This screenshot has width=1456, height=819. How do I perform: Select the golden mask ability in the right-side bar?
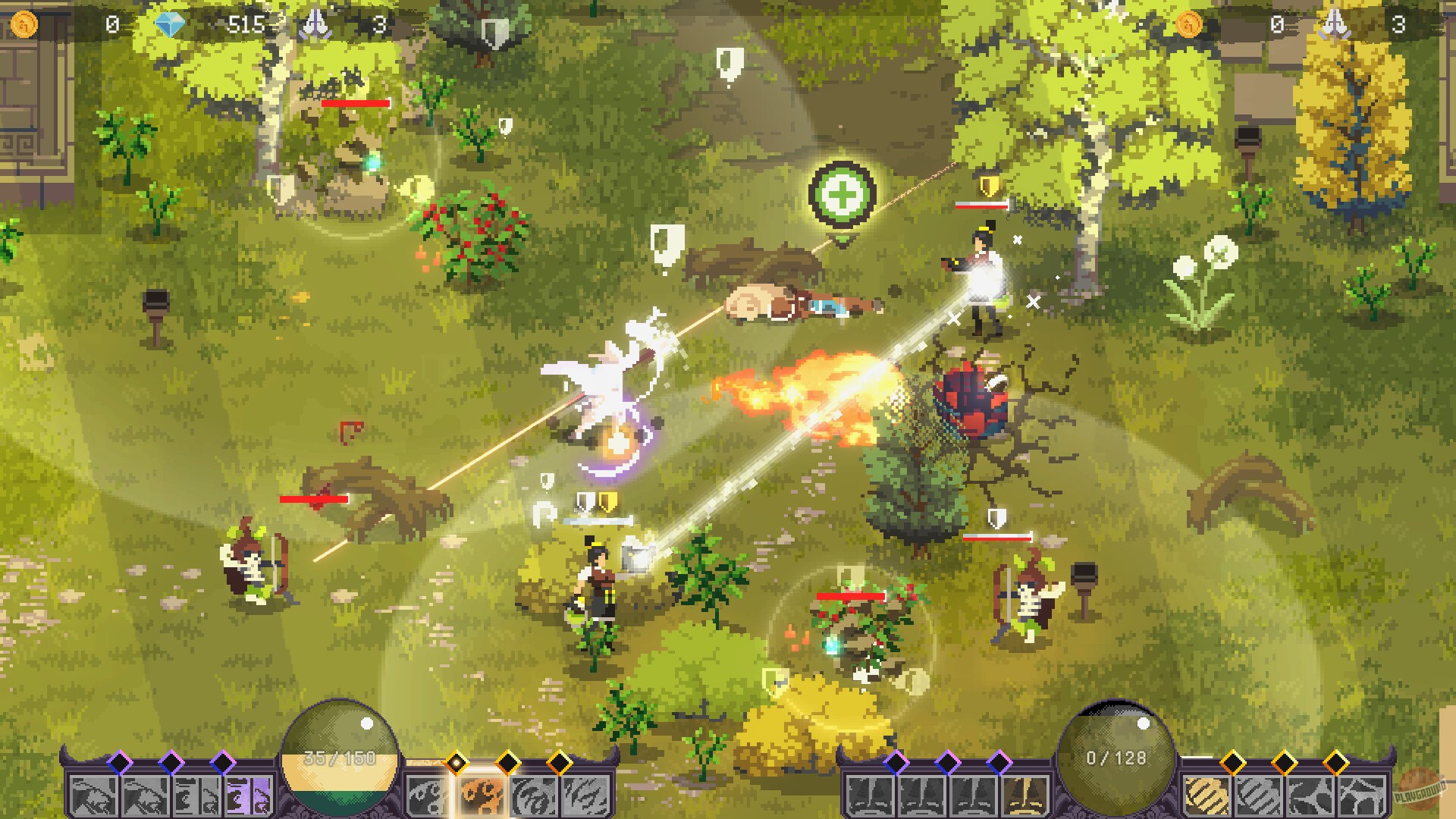tap(1025, 795)
